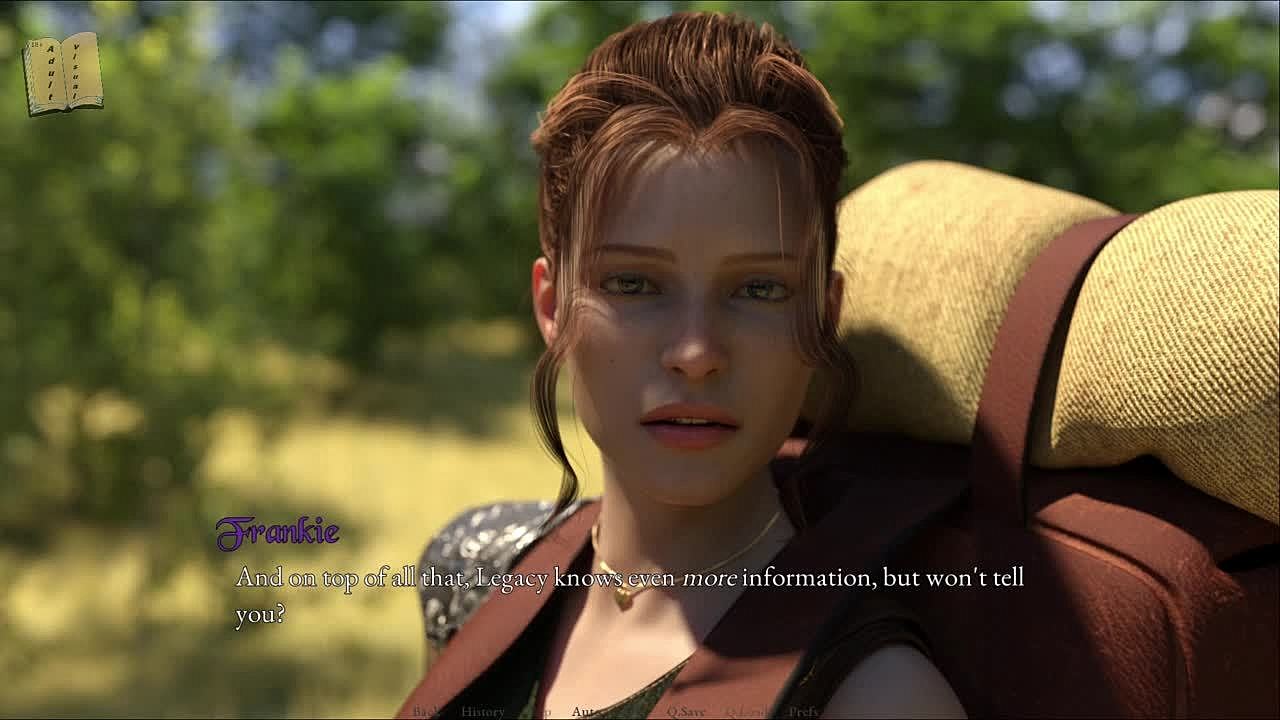Viewport: 1280px width, 720px height.
Task: Go back with the Back button
Action: [426, 712]
